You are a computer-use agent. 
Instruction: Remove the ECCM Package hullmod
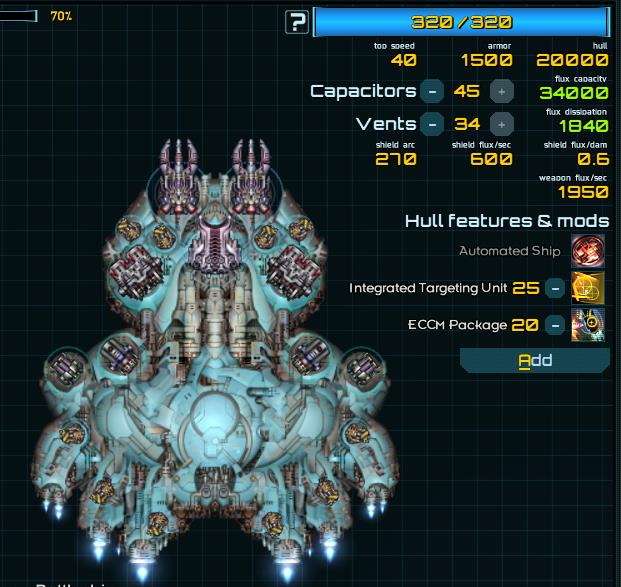[554, 324]
